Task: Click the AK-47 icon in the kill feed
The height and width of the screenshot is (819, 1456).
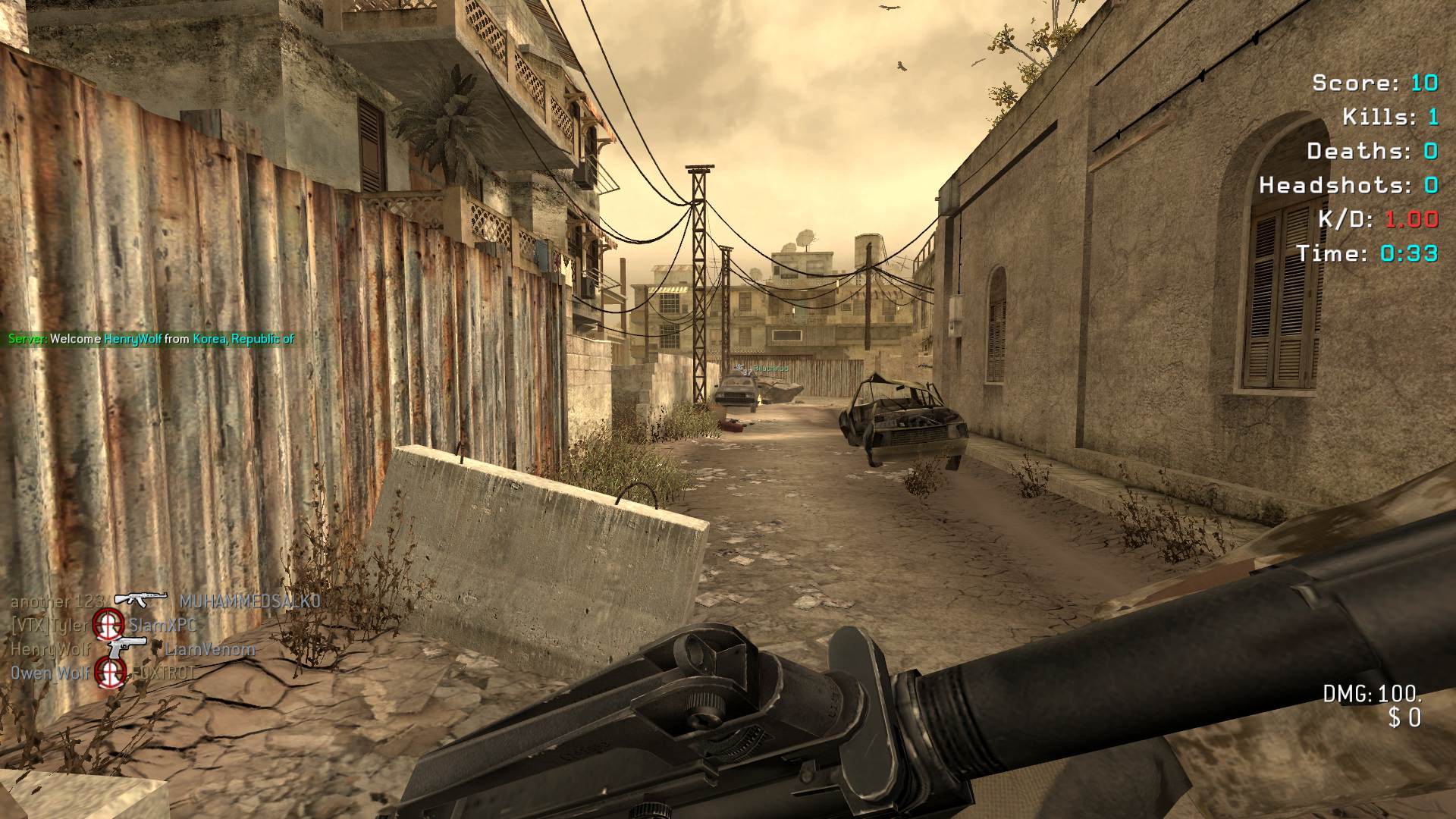Action: (x=140, y=599)
